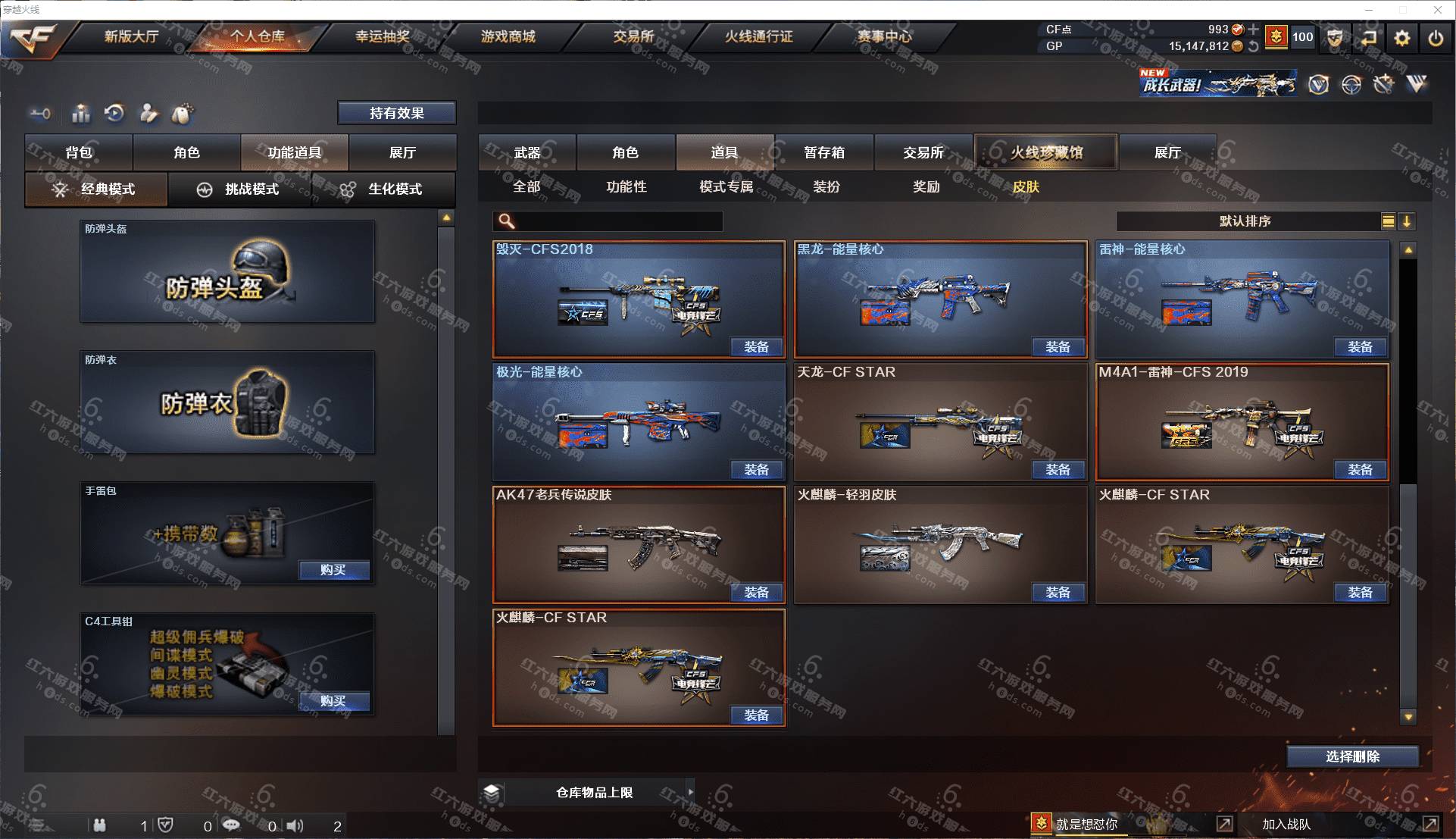Buy the 手雷包 item
The height and width of the screenshot is (839, 1456).
333,570
